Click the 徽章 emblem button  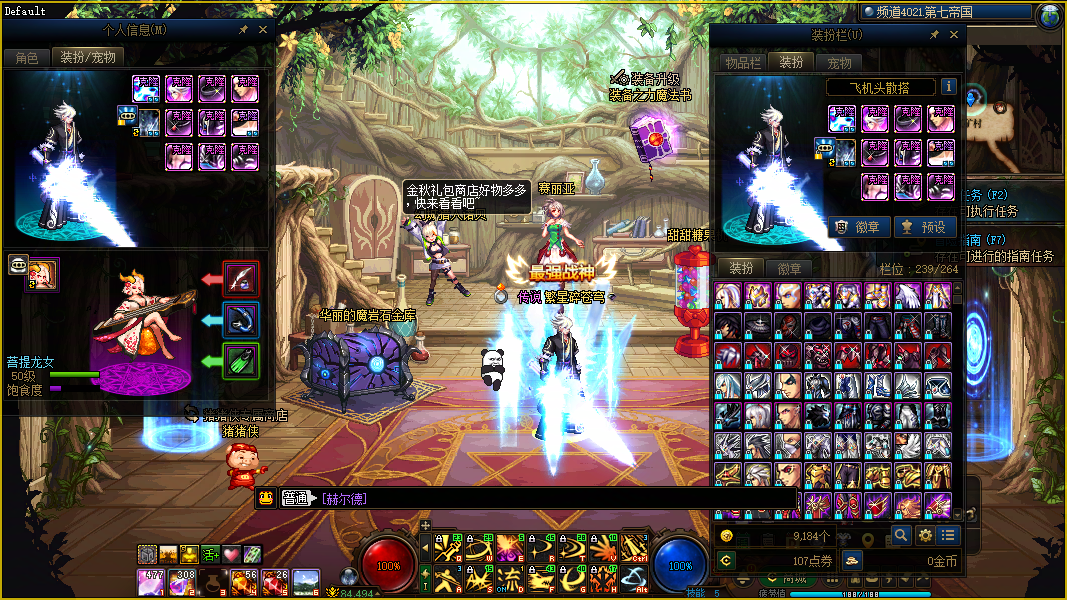[857, 227]
